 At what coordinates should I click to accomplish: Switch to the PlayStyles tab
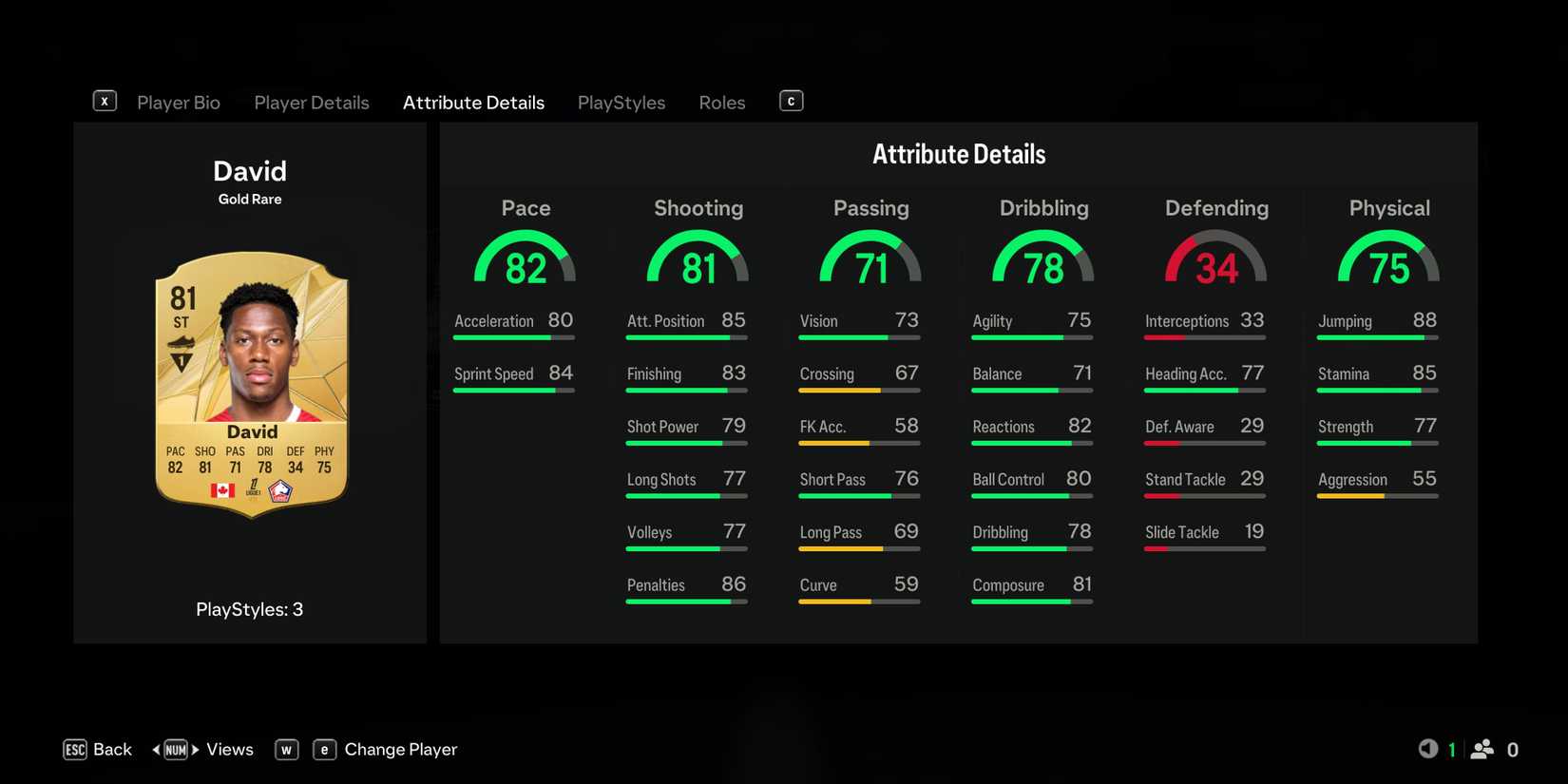pyautogui.click(x=621, y=102)
